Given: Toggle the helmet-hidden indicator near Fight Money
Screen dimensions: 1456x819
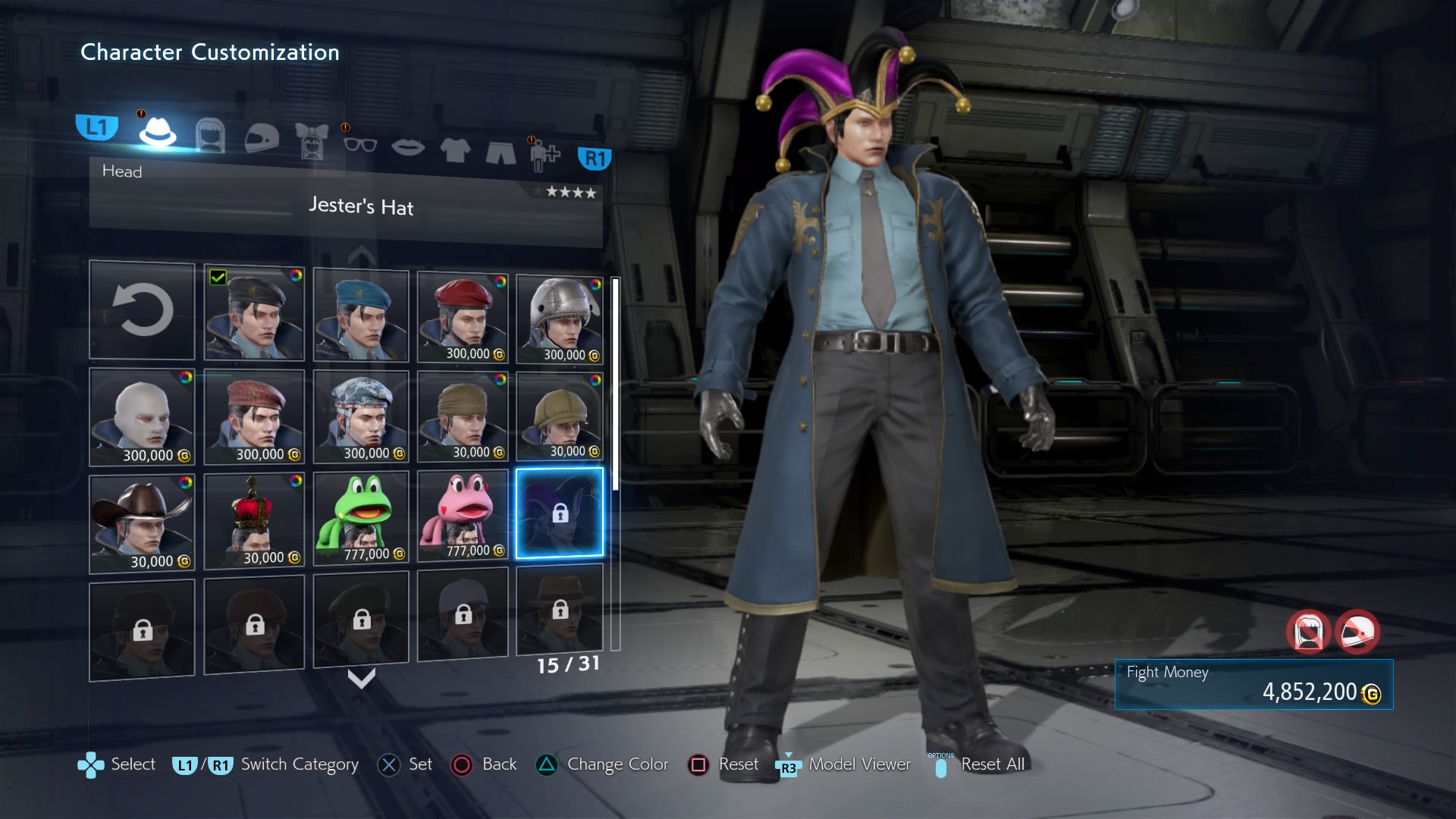Looking at the screenshot, I should tap(1359, 632).
